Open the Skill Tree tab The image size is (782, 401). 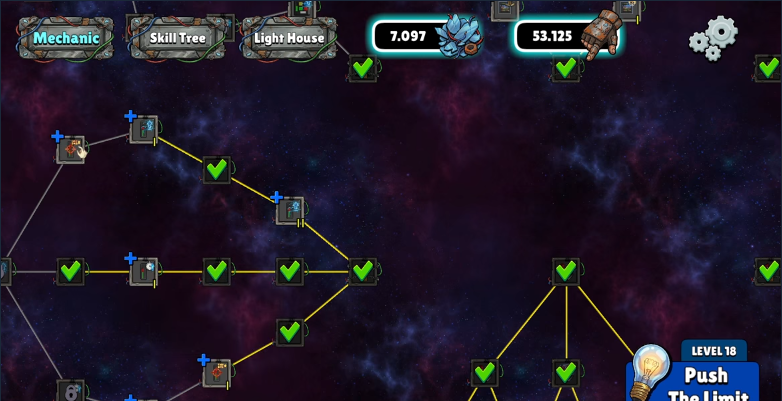tap(177, 38)
